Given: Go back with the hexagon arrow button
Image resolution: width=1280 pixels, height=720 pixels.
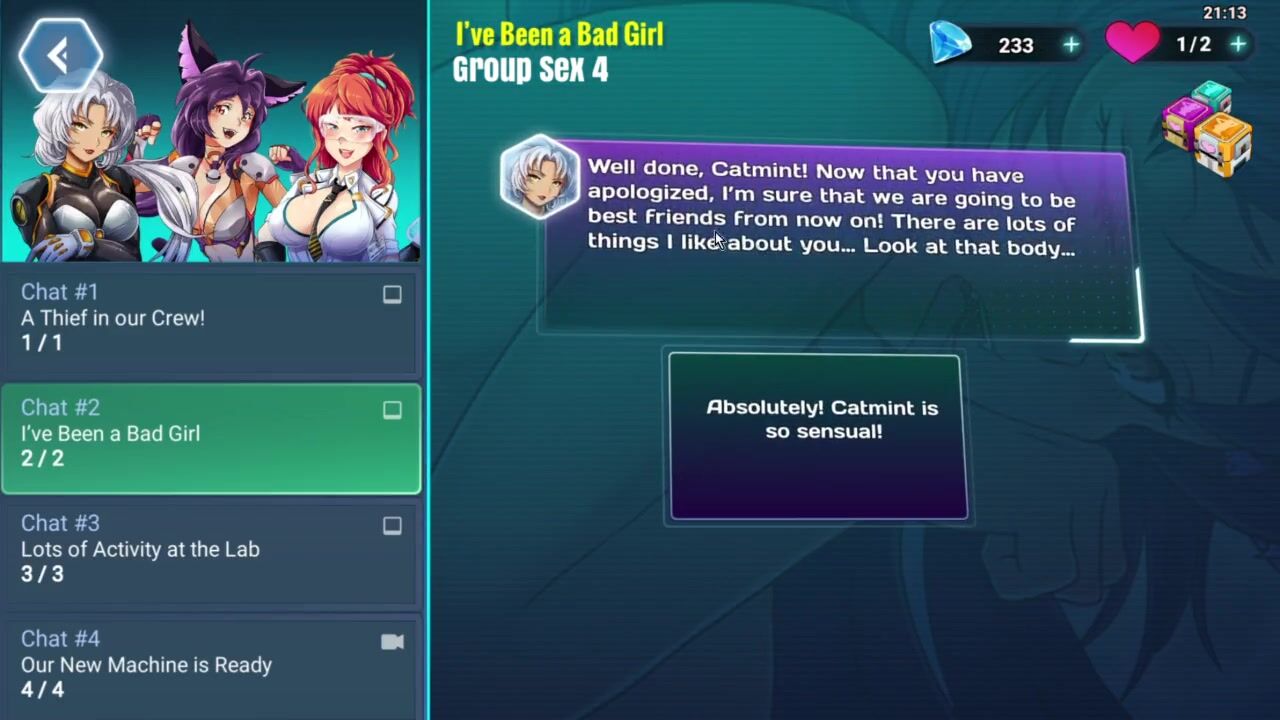Looking at the screenshot, I should pyautogui.click(x=60, y=56).
